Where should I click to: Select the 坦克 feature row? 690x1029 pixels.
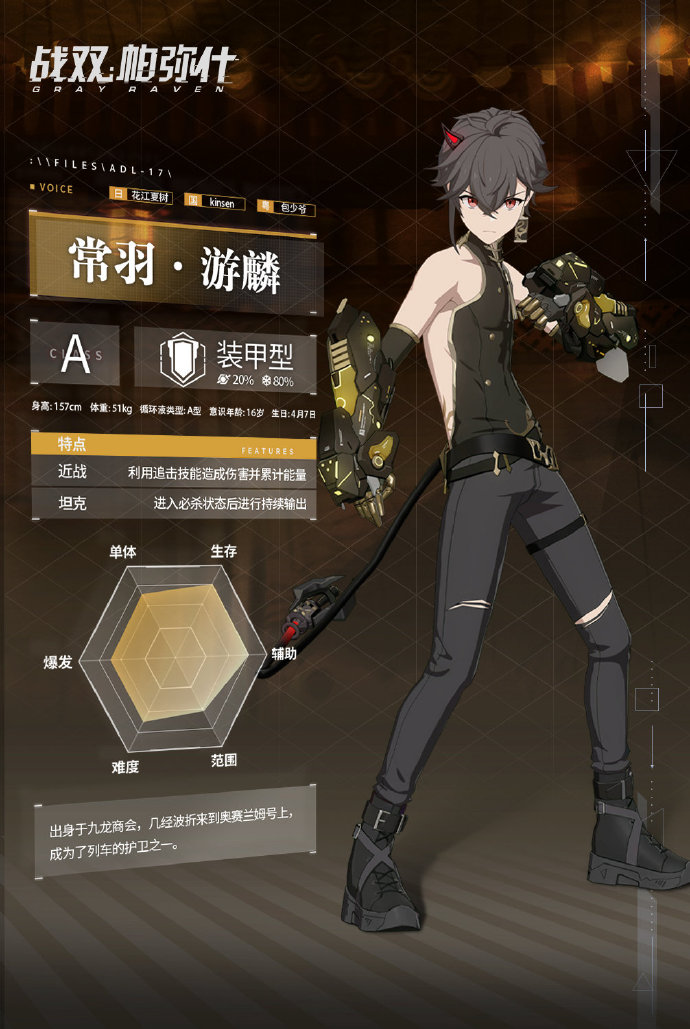tap(174, 503)
